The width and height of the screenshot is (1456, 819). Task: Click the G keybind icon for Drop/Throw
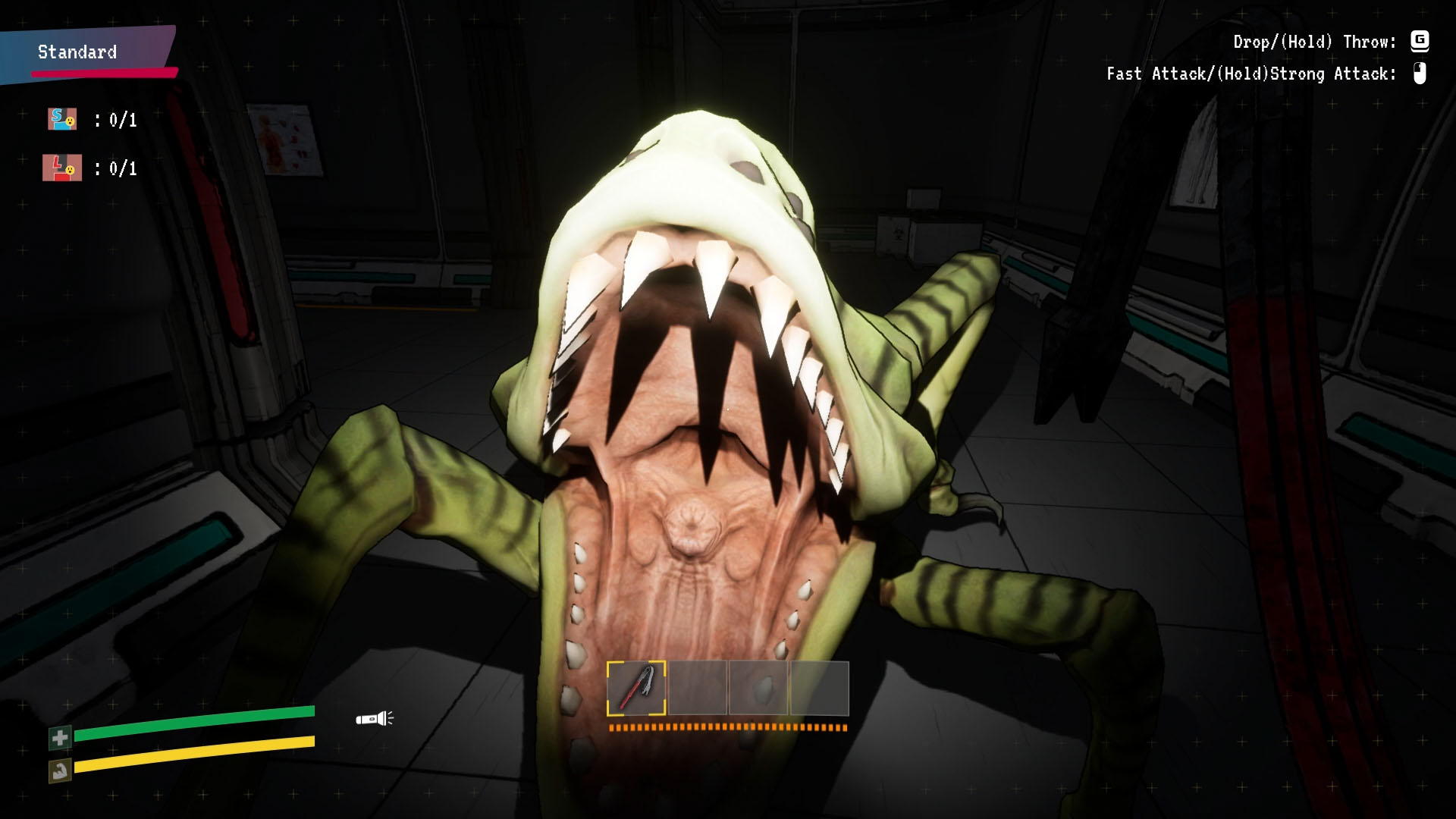tap(1420, 43)
